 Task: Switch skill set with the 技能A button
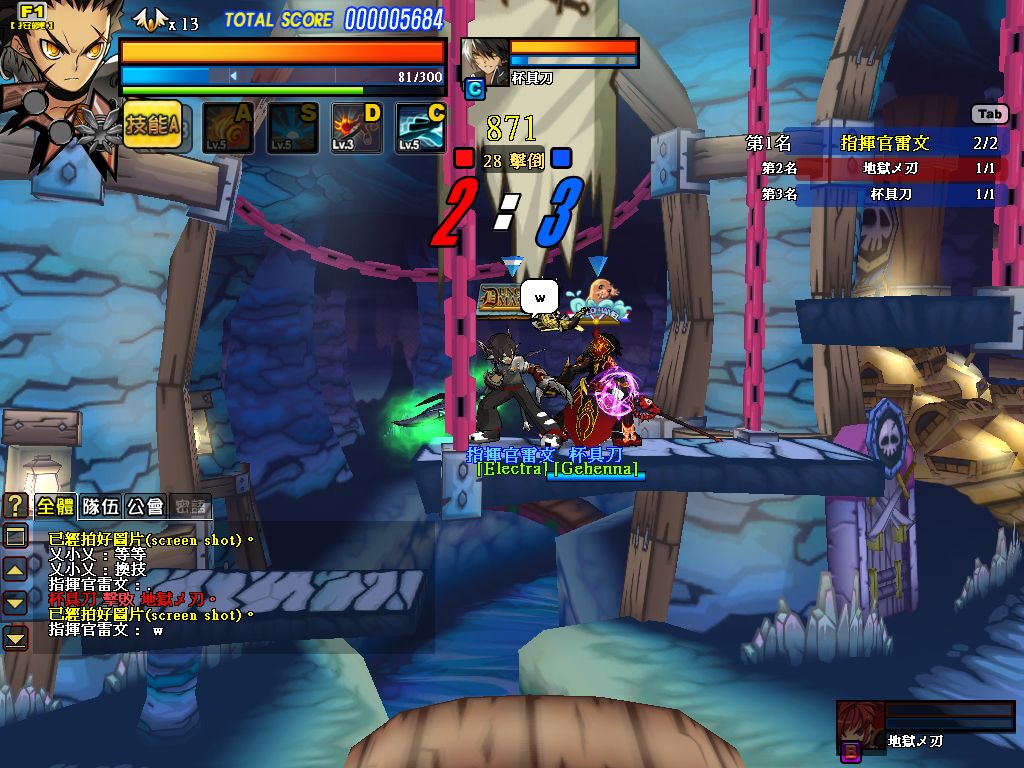click(x=152, y=126)
